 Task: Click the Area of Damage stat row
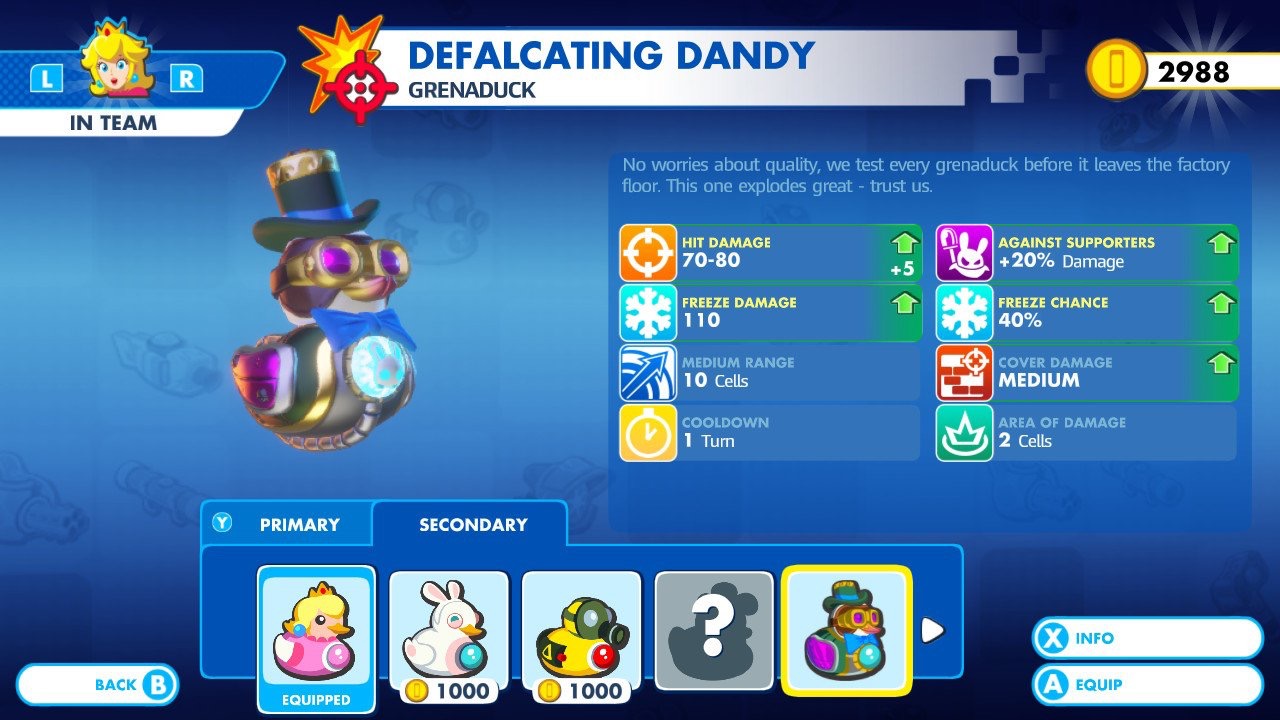pyautogui.click(x=1087, y=432)
